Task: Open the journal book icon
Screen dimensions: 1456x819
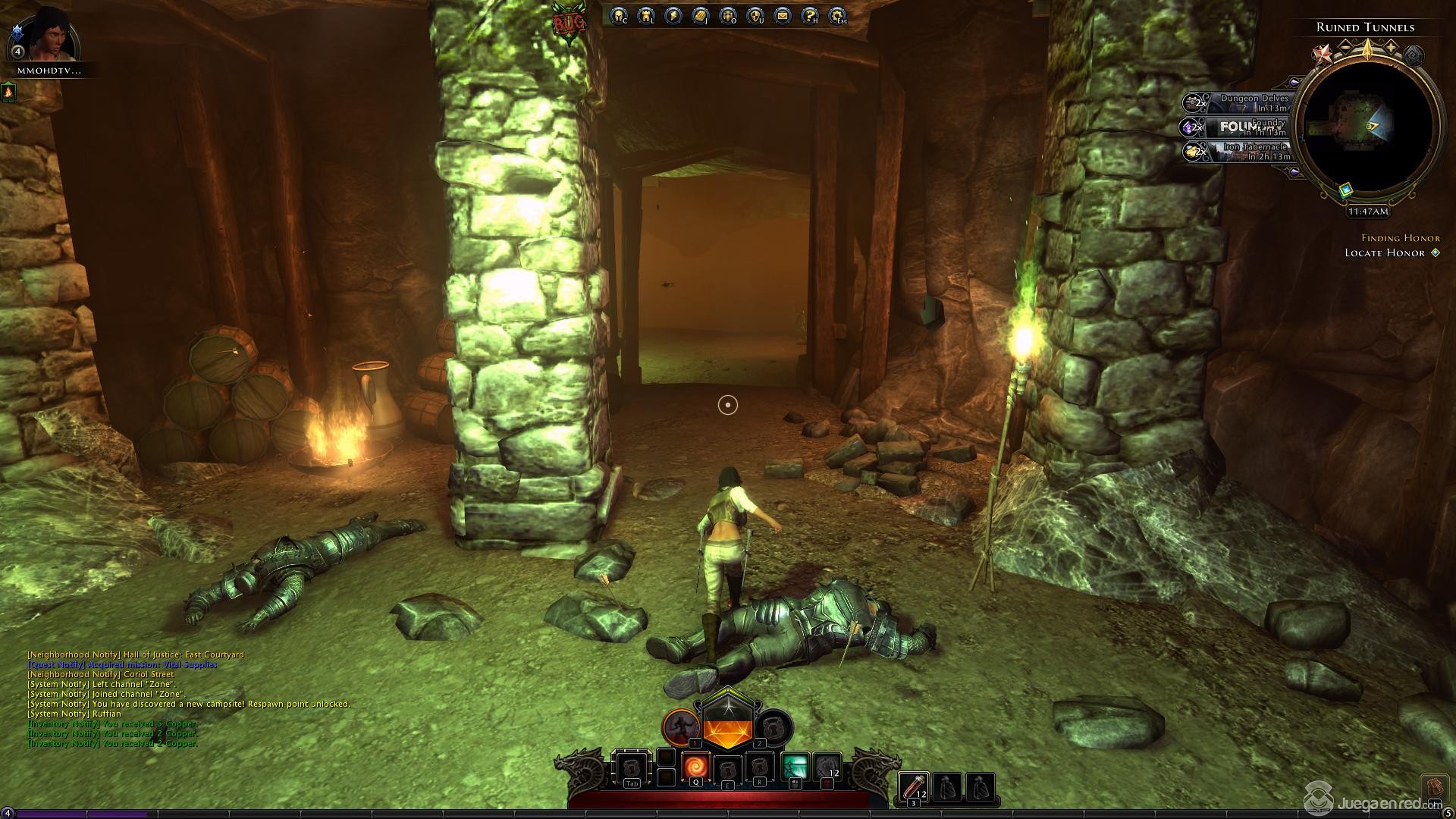Action: click(700, 15)
